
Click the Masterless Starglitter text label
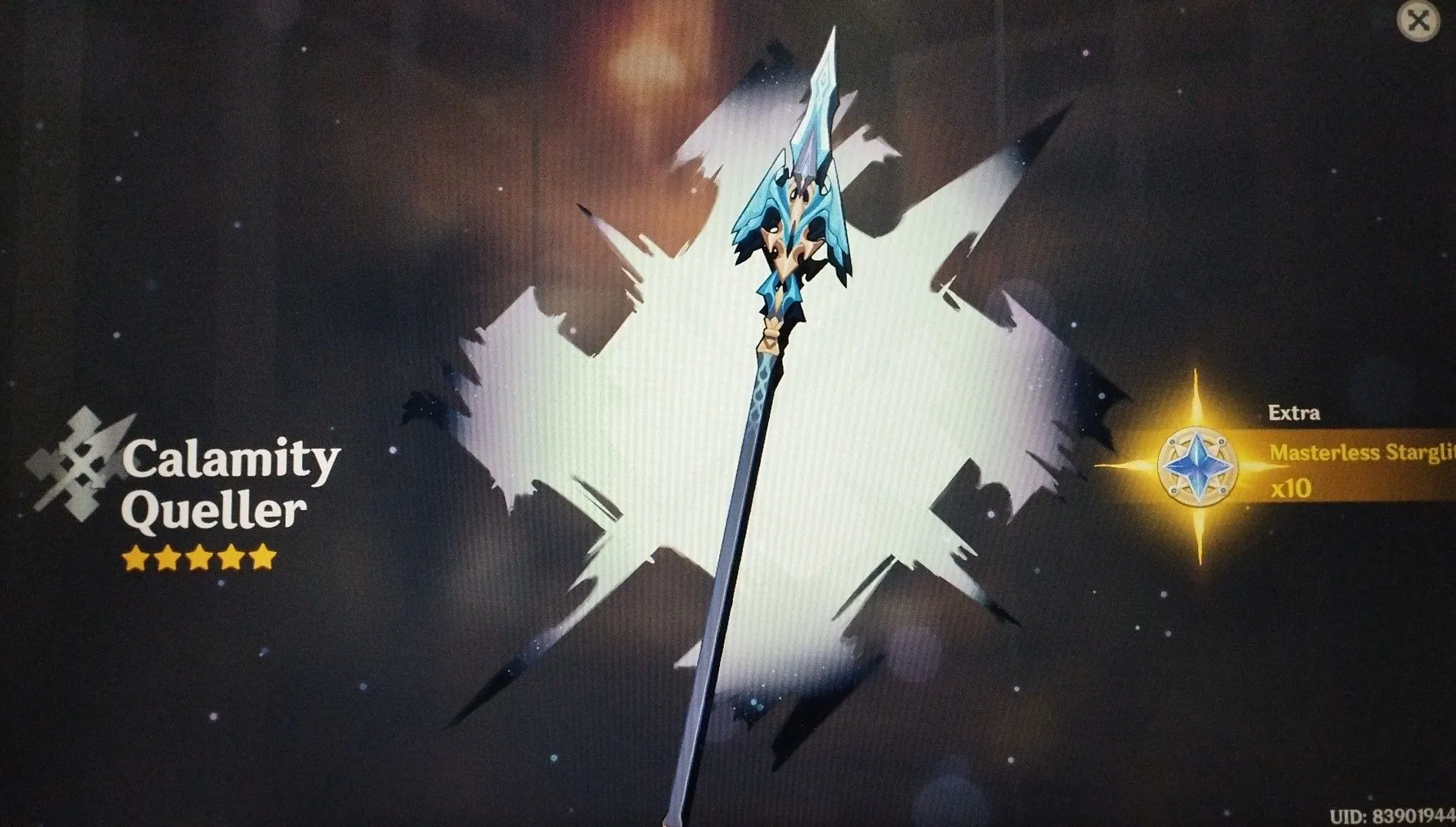[x=1359, y=453]
